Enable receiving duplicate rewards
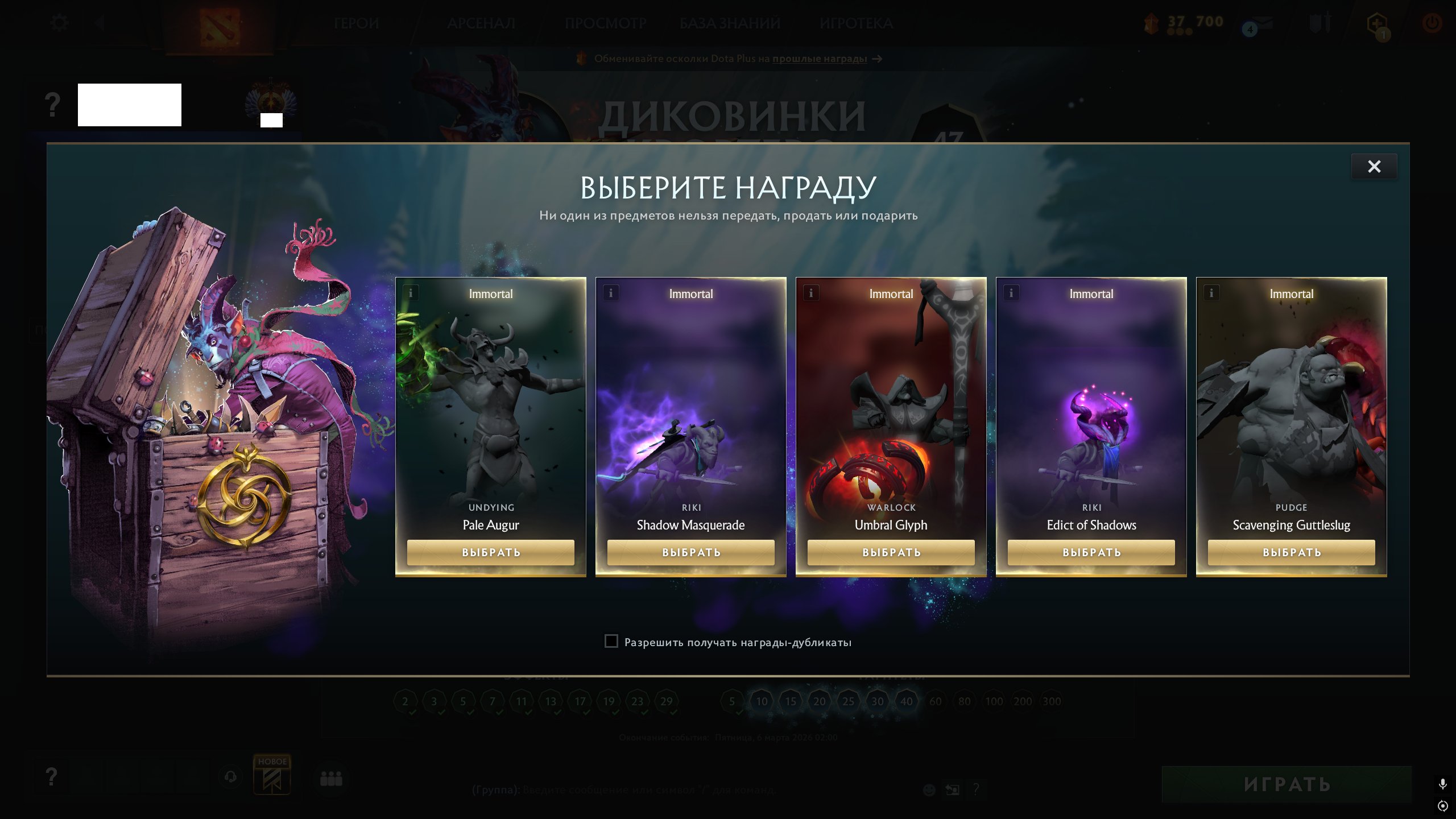Image resolution: width=1456 pixels, height=819 pixels. point(611,642)
